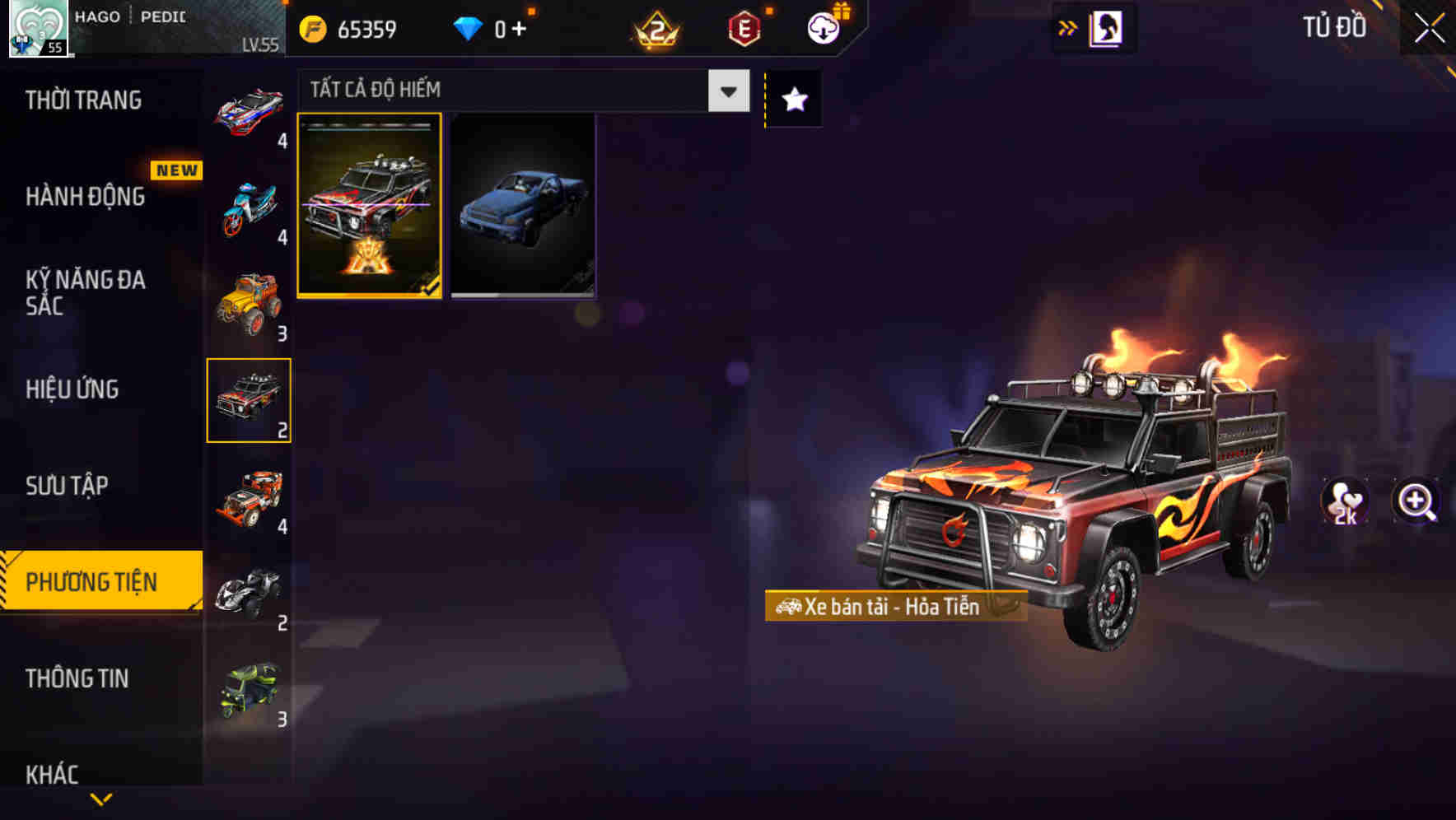The height and width of the screenshot is (820, 1456).
Task: Toggle the star favorites filter
Action: [x=792, y=100]
